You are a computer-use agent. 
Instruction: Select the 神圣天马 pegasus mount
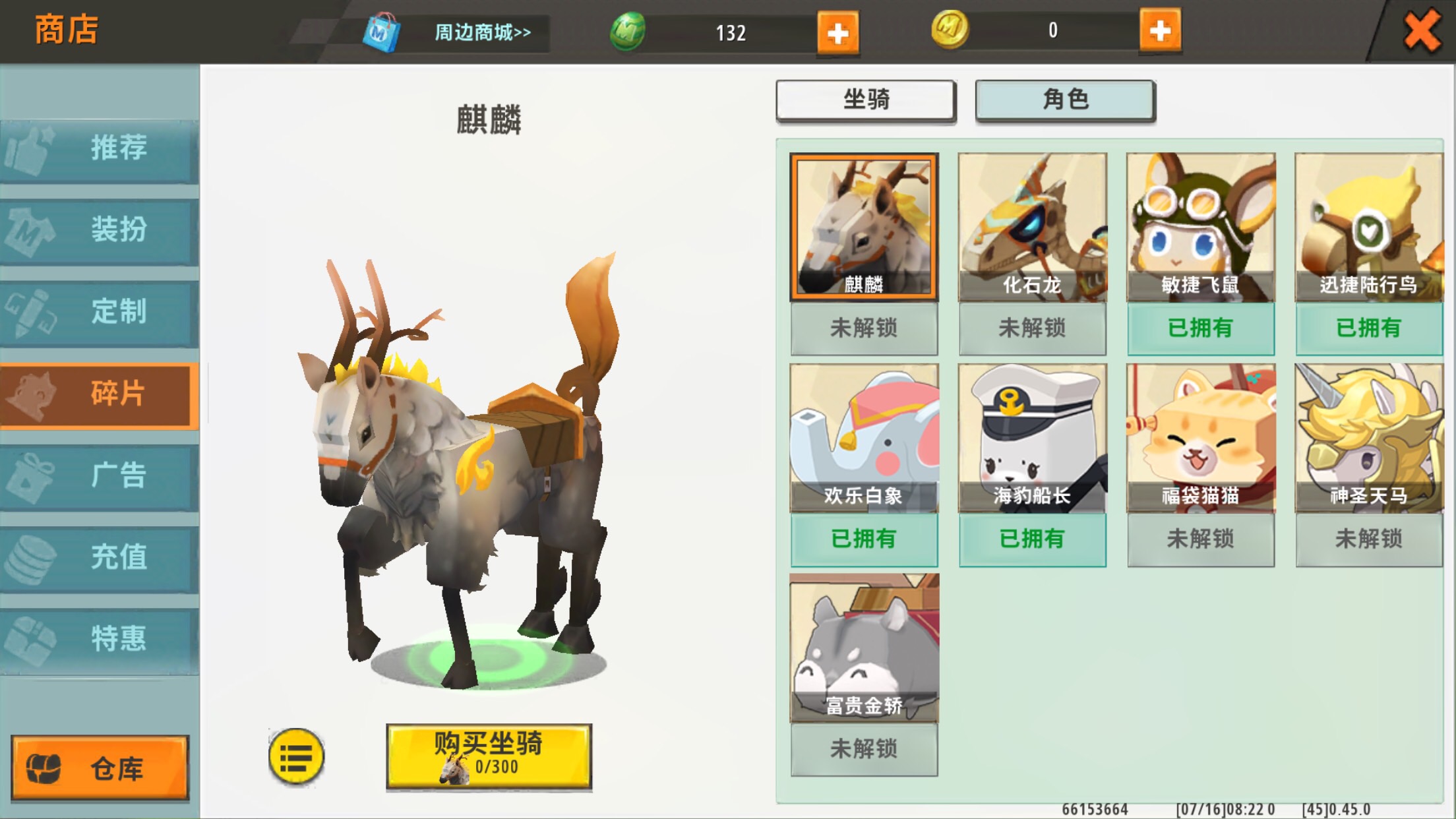[x=1368, y=438]
